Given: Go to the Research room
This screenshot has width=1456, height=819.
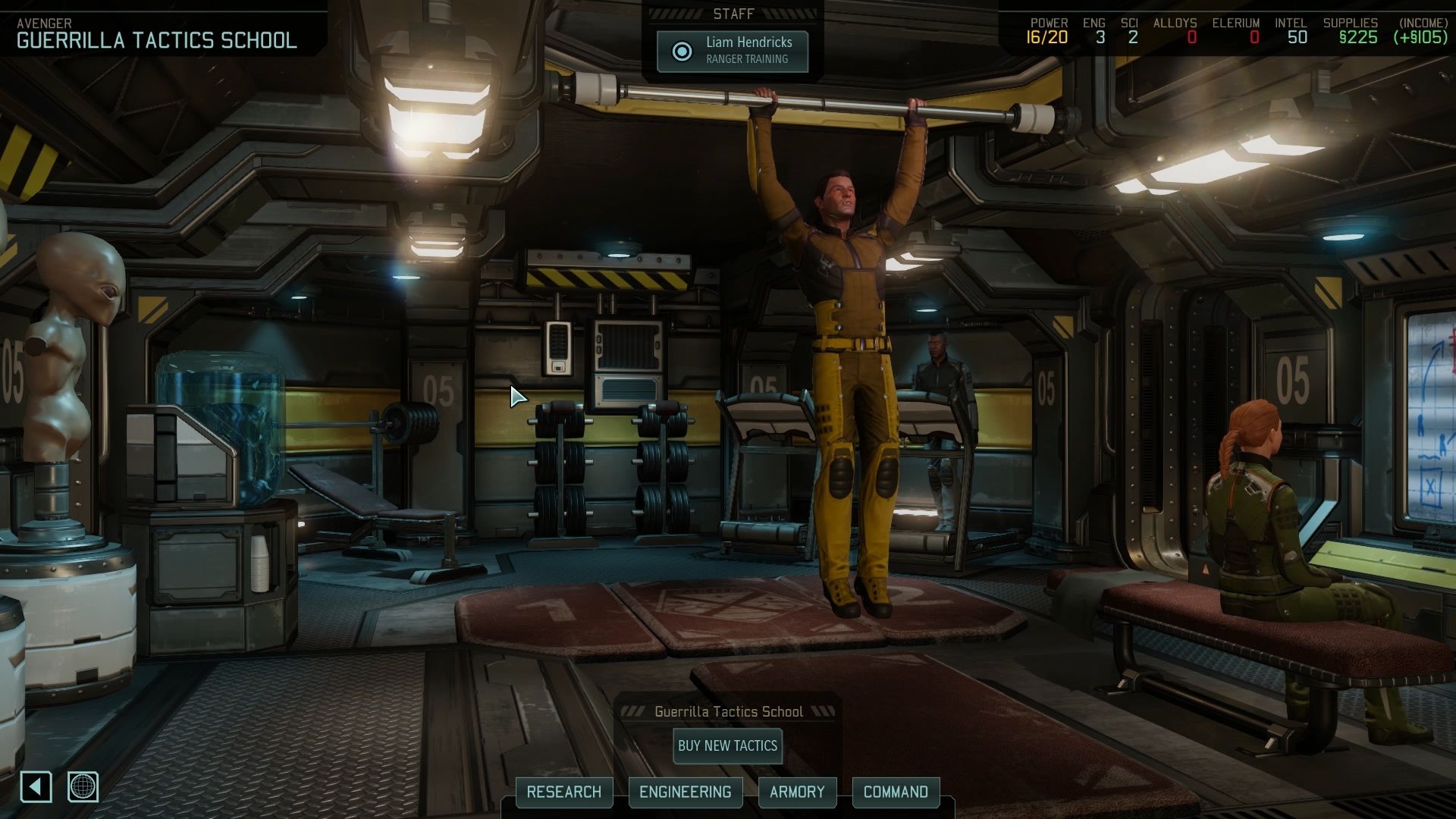Looking at the screenshot, I should (563, 792).
